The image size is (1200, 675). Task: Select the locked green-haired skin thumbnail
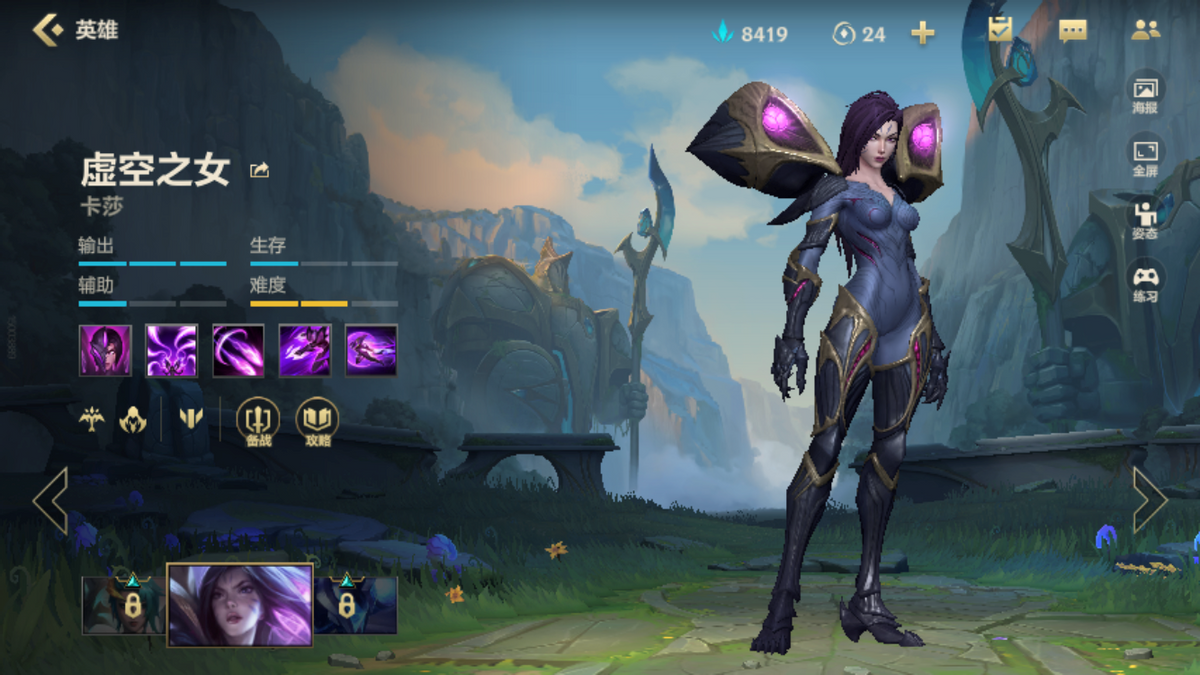pos(124,605)
